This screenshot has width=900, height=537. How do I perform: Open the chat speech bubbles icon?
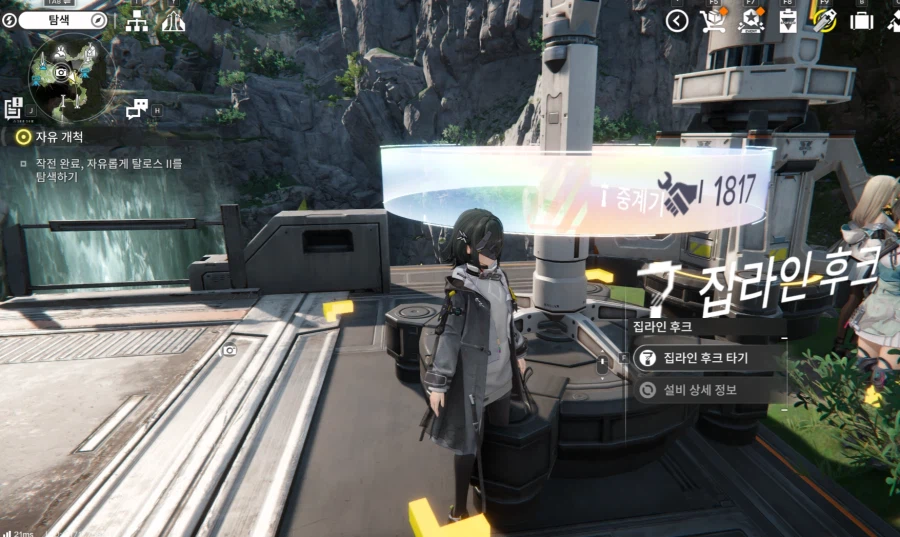click(138, 108)
